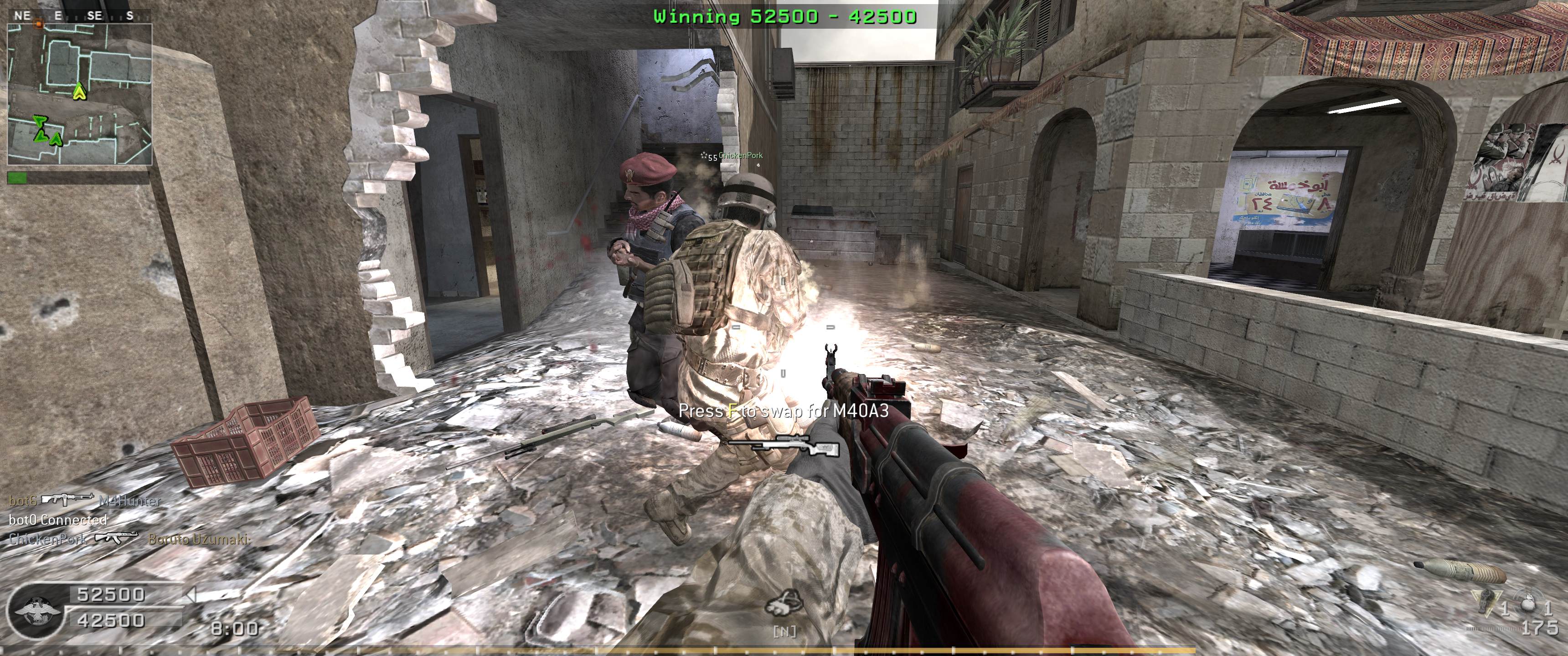Click the minimap in the corner
The width and height of the screenshot is (1568, 656).
(x=79, y=94)
